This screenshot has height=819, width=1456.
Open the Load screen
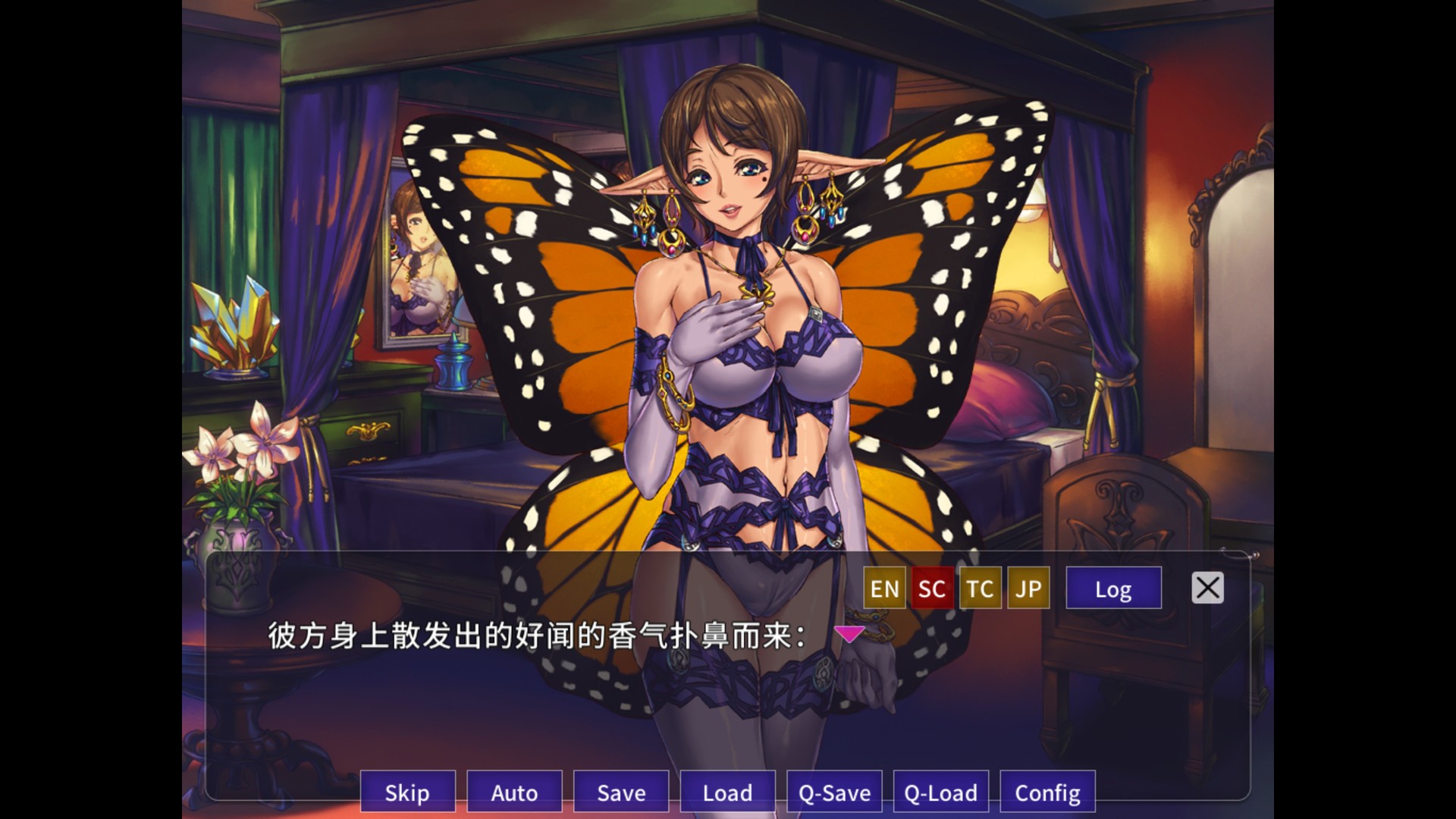[x=727, y=793]
